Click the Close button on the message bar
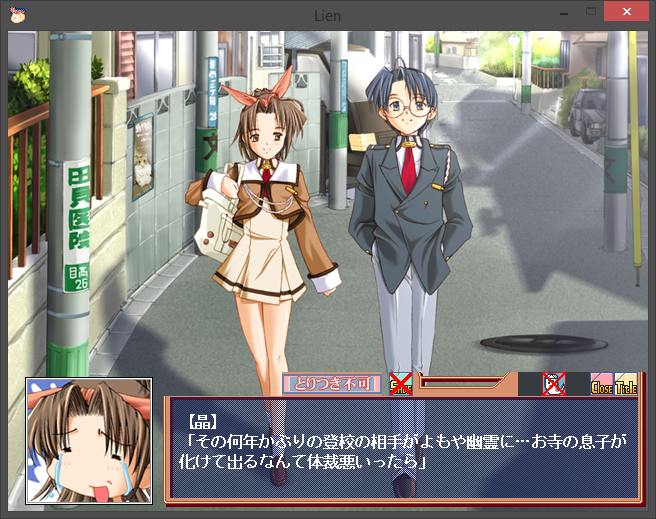Screen dimensions: 656x519 602,383
